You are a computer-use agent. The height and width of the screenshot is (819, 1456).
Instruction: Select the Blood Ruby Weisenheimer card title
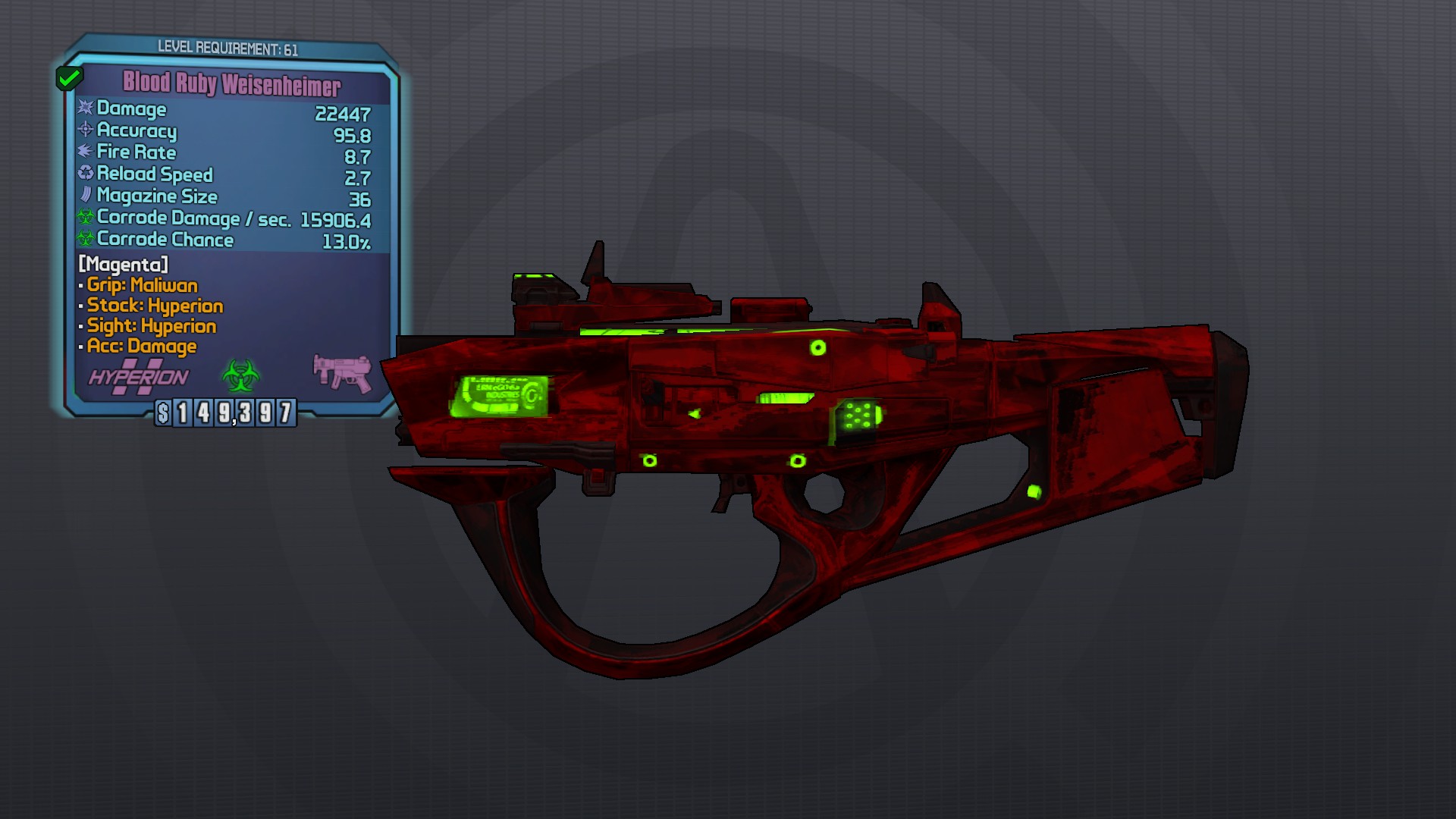(x=232, y=83)
